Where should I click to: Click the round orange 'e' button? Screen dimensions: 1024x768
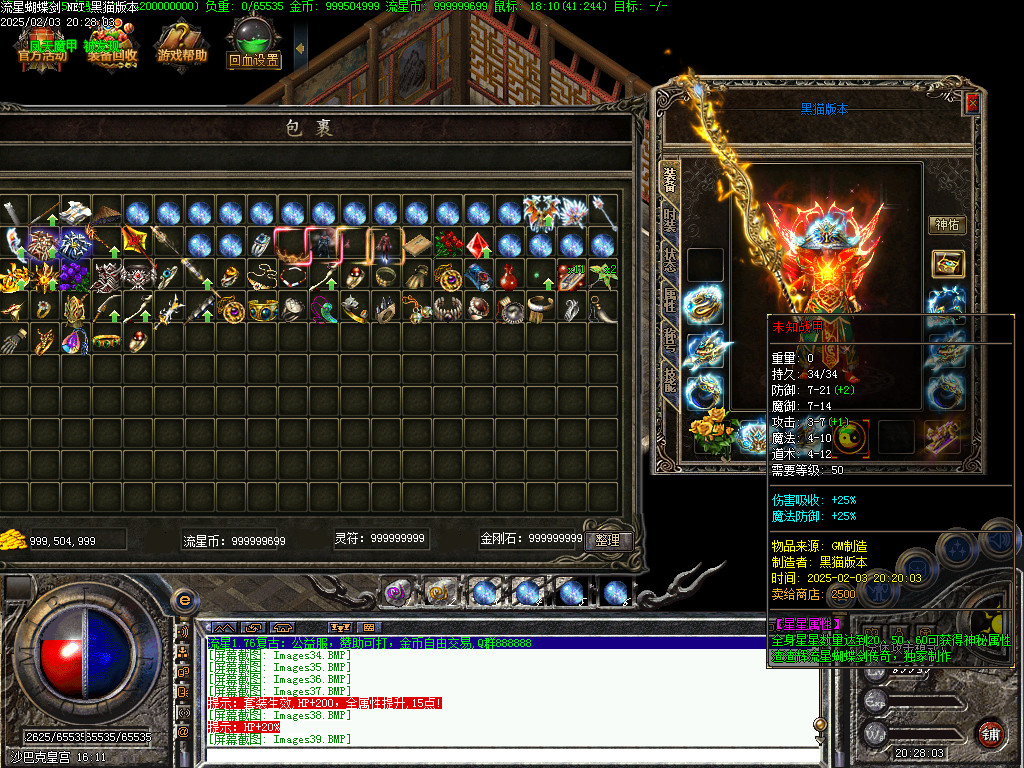pos(183,600)
